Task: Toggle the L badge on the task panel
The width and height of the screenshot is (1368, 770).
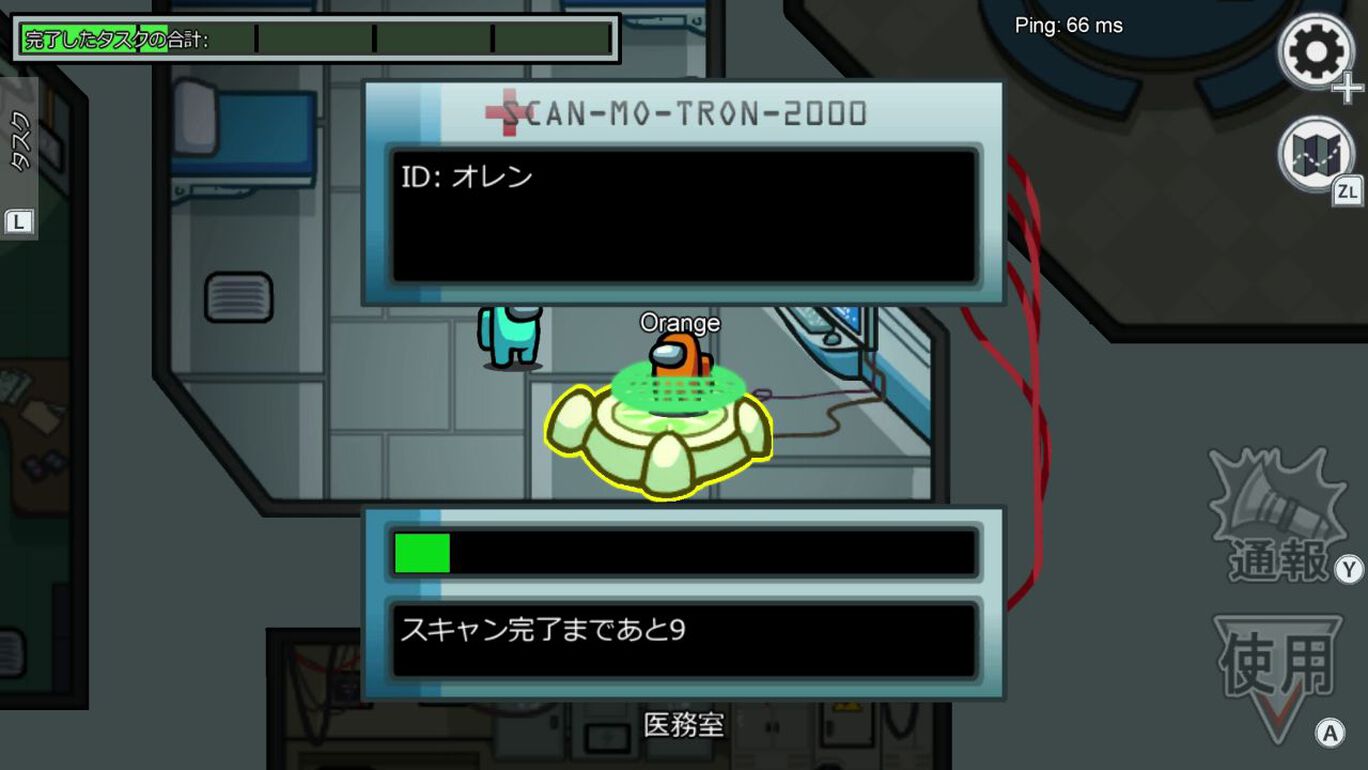Action: [16, 222]
